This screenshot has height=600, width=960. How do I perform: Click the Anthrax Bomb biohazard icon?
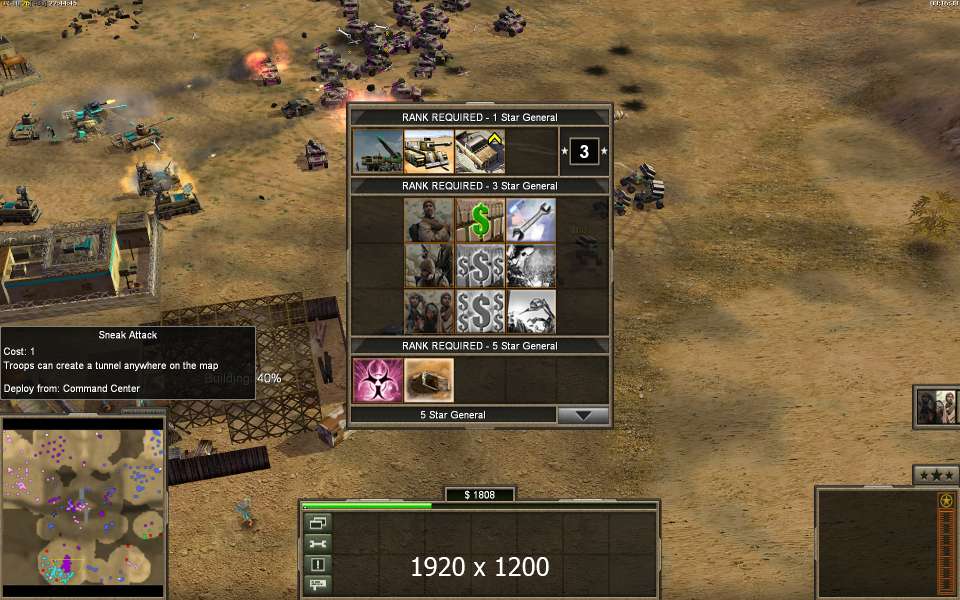click(x=378, y=380)
